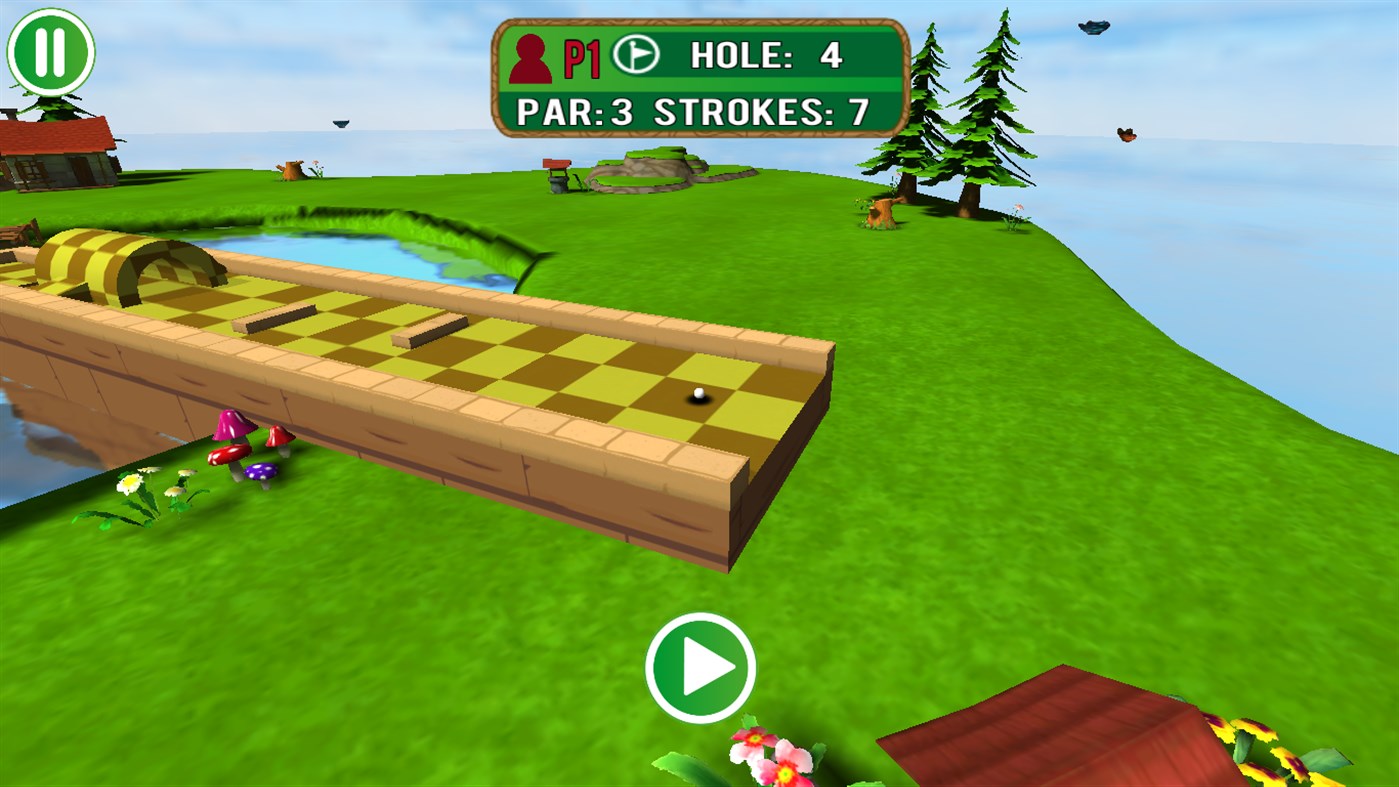Click the purple mushroom below the bridge
The image size is (1399, 787).
260,470
